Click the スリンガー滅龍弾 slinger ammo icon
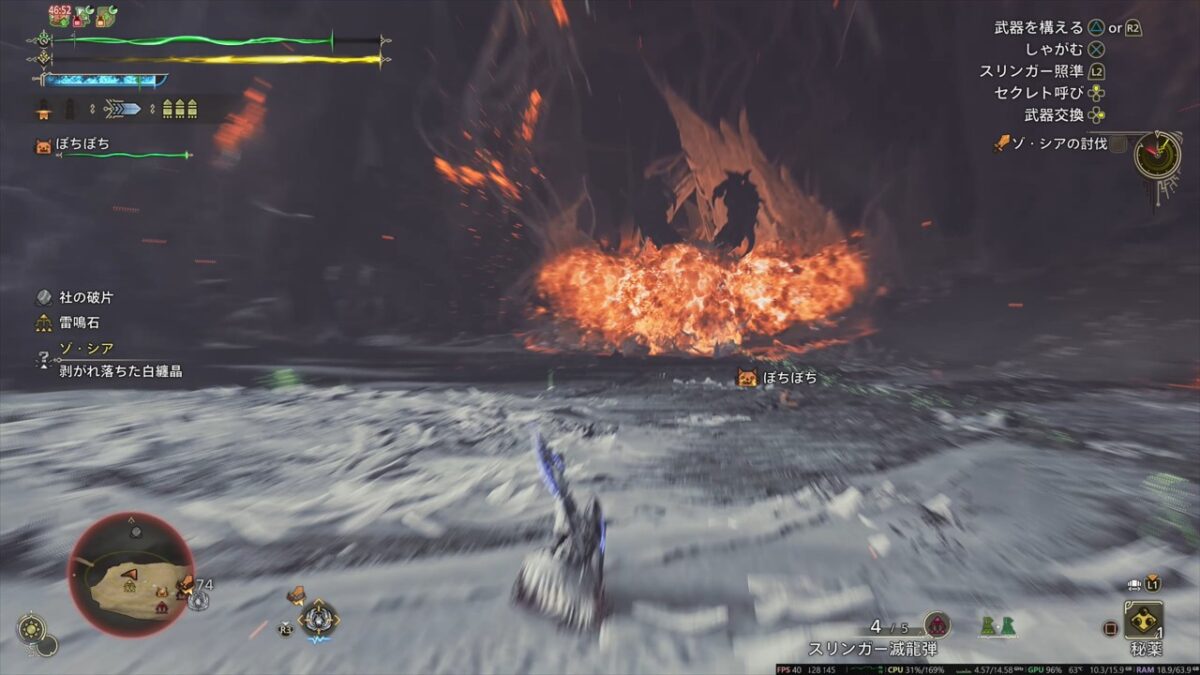This screenshot has width=1200, height=675. 936,625
